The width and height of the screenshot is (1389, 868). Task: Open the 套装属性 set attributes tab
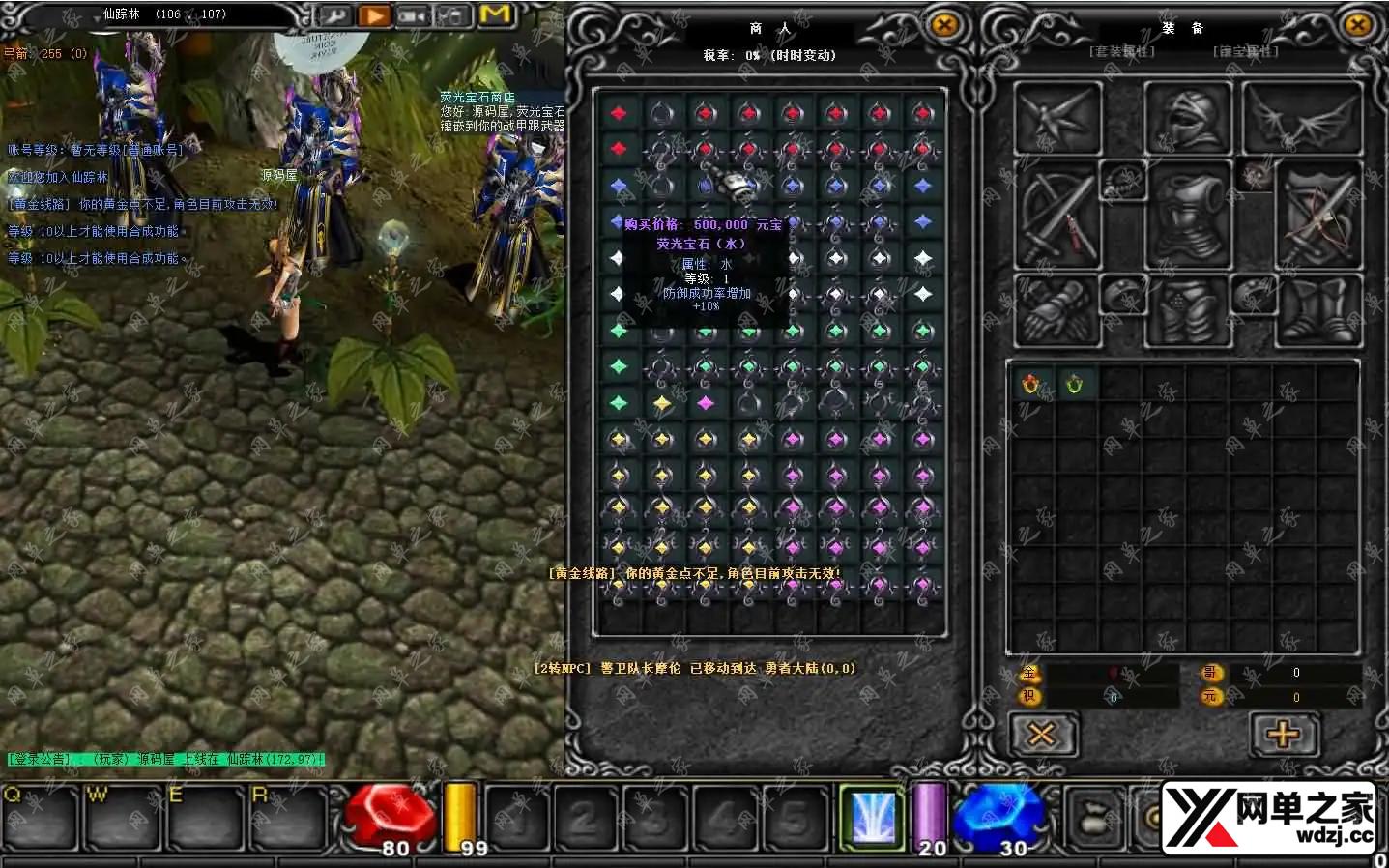[1121, 51]
